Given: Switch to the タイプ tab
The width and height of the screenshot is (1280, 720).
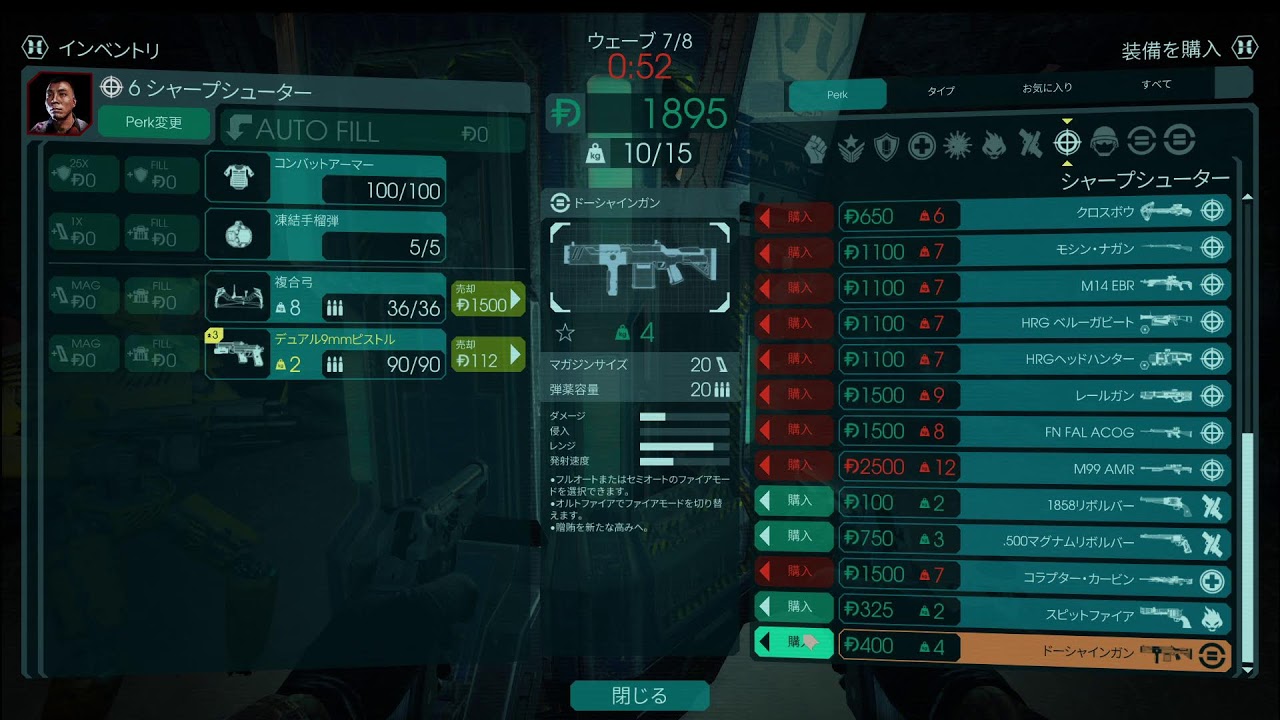Looking at the screenshot, I should coord(940,91).
